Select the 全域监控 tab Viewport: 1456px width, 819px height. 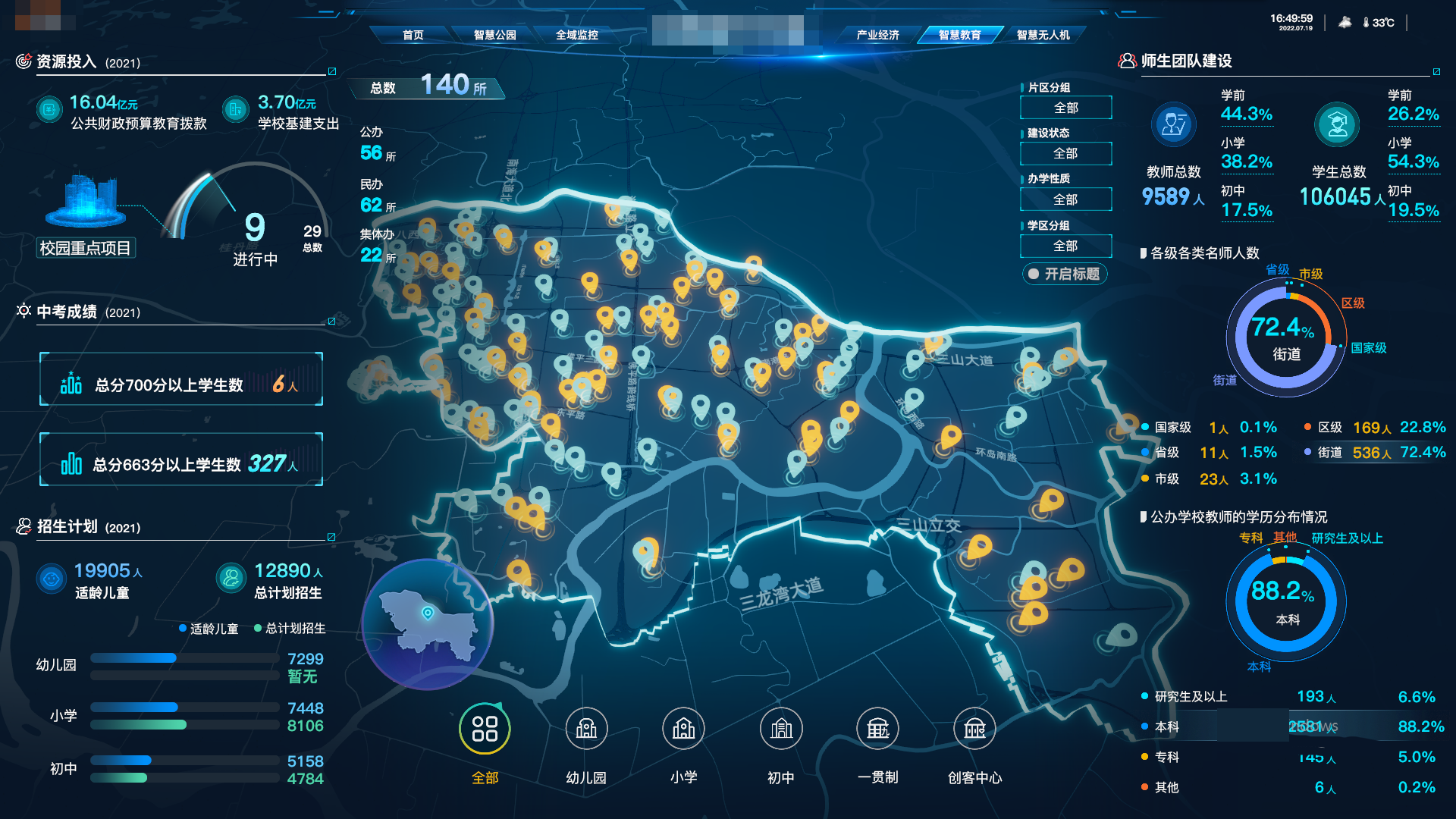click(576, 35)
